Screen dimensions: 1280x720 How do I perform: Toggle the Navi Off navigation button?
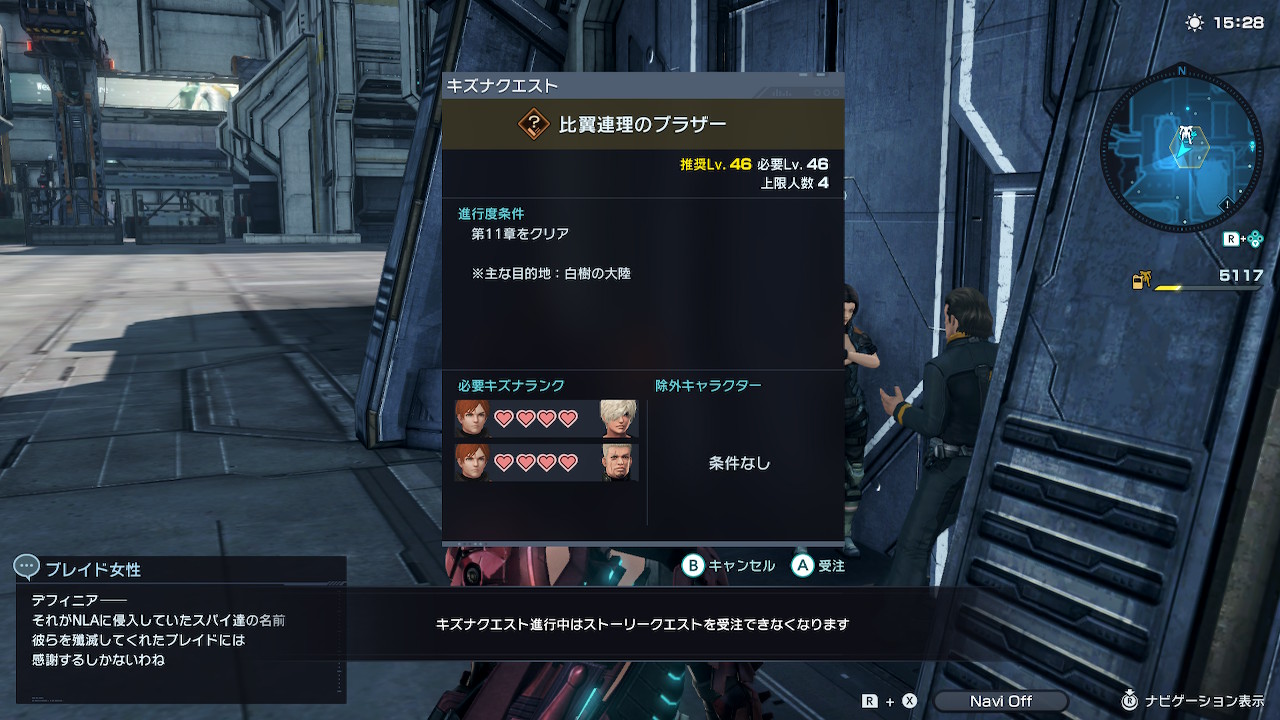[x=1001, y=701]
